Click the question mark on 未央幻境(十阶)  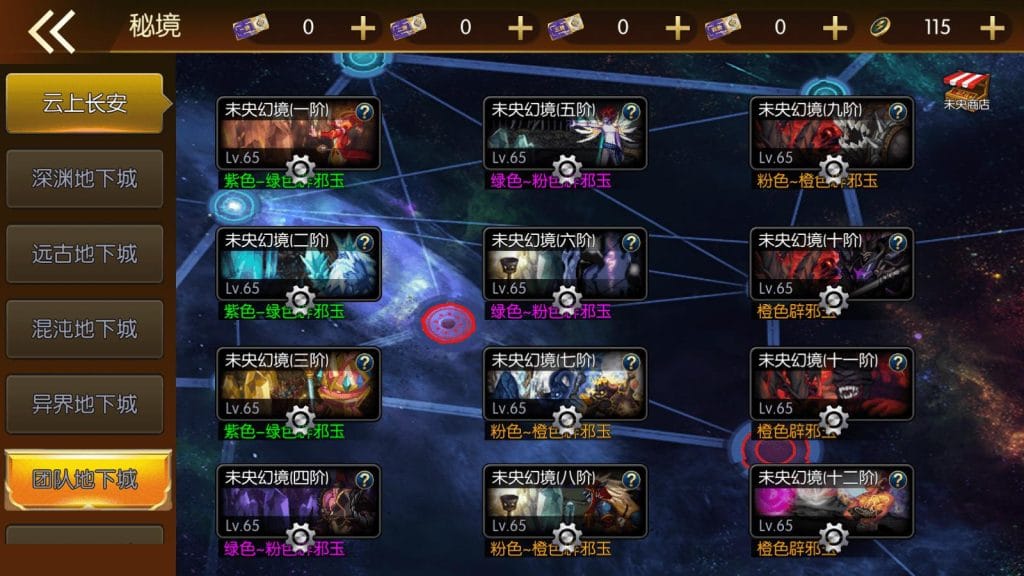(899, 242)
